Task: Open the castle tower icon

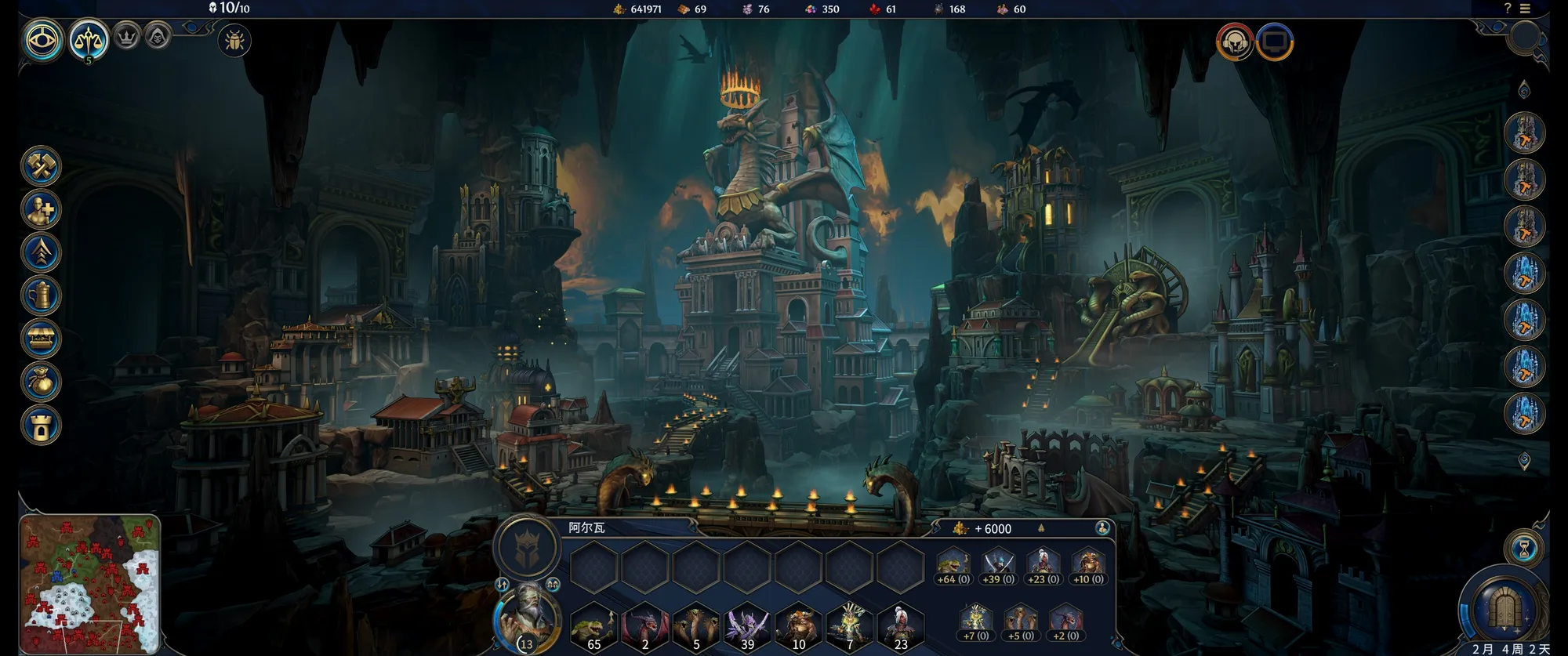Action: coord(41,425)
